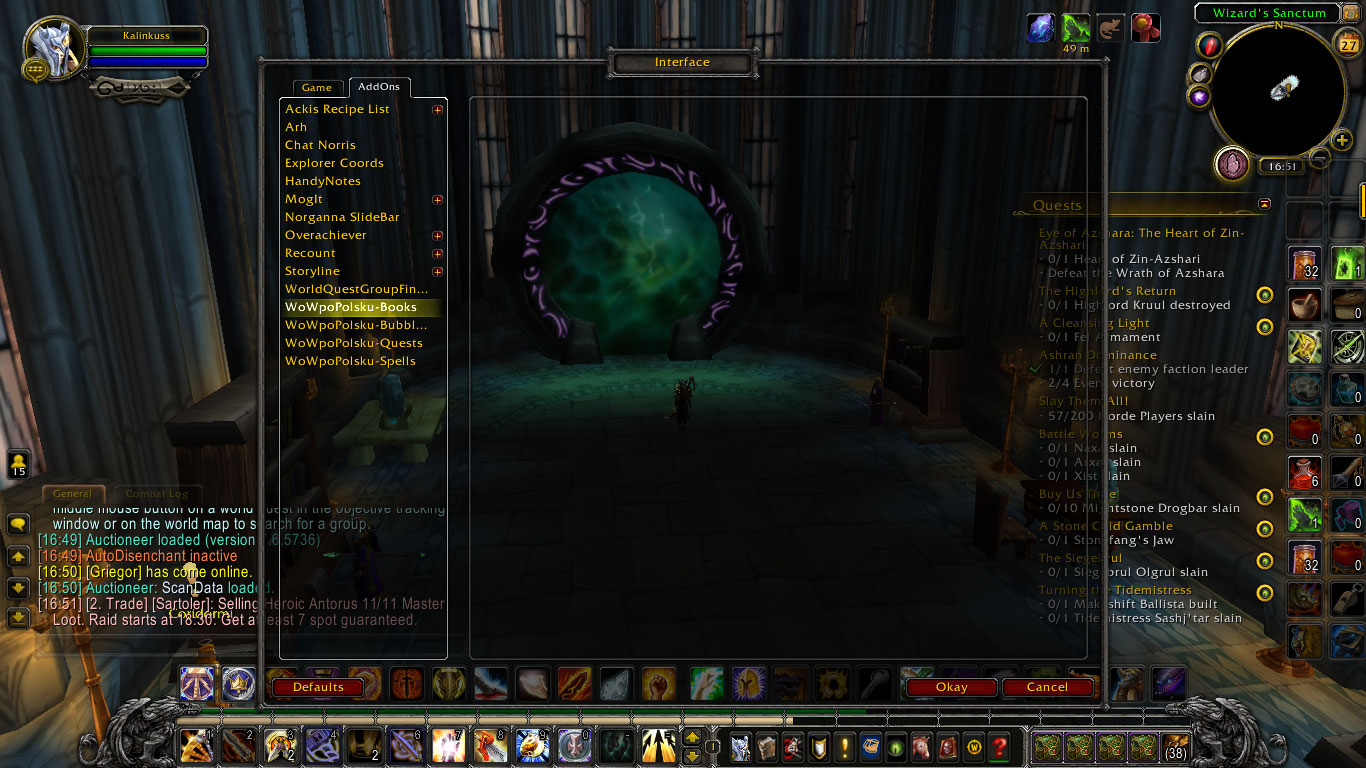1366x768 pixels.
Task: Enable the Recount addon
Action: (x=309, y=253)
